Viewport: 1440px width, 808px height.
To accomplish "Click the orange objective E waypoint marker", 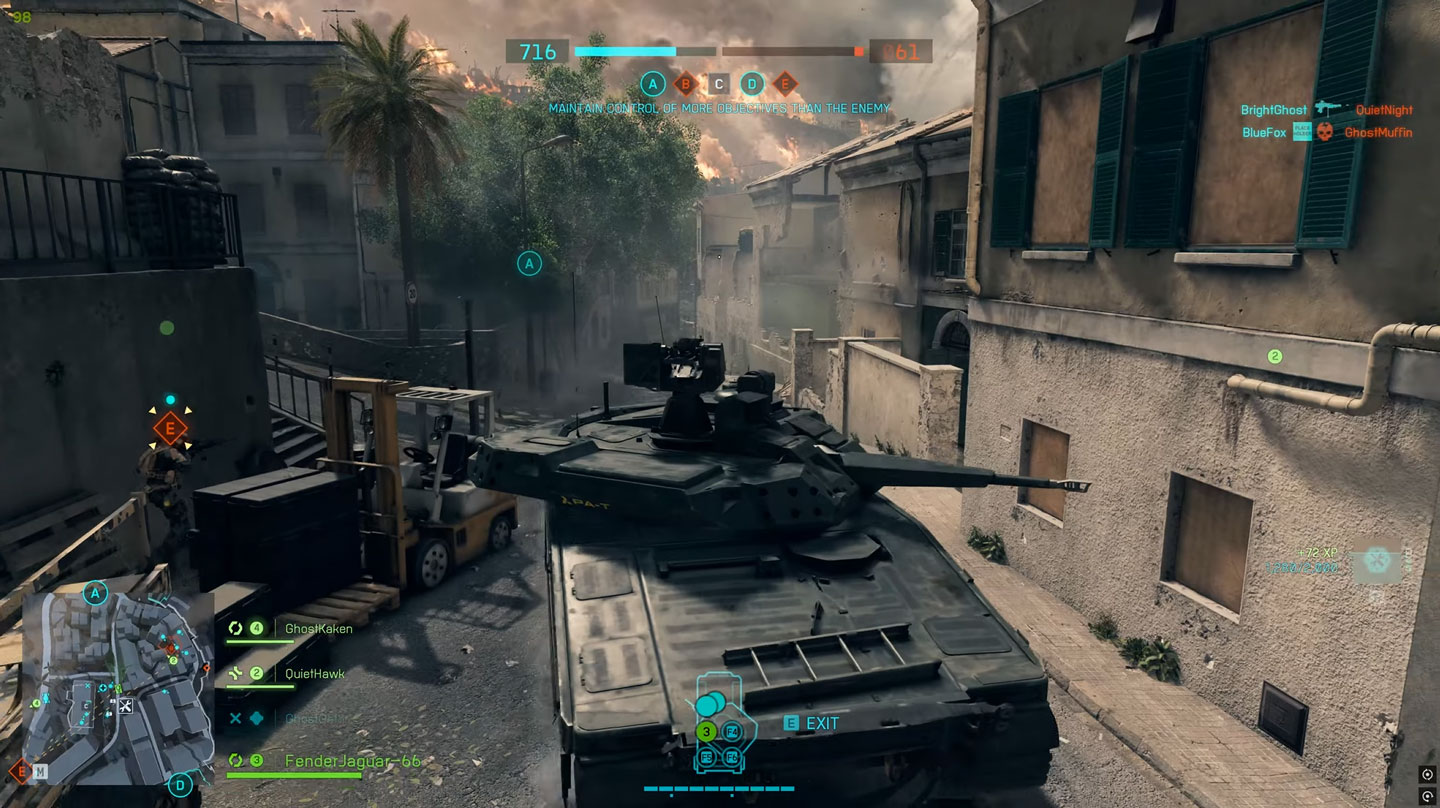I will coord(171,429).
